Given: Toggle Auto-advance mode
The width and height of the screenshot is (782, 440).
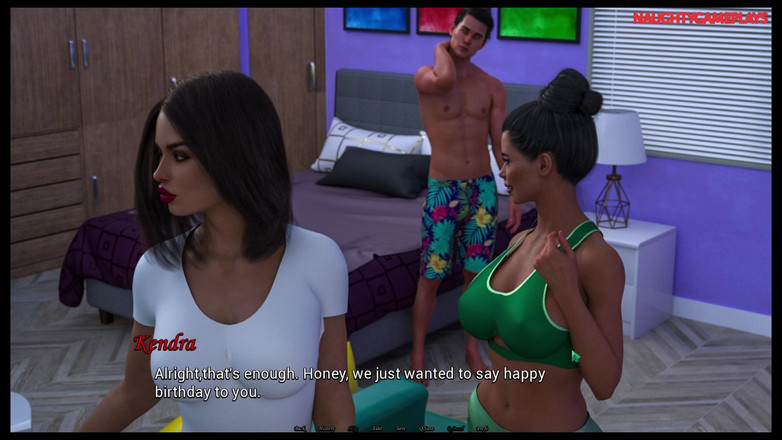Looking at the screenshot, I should [x=377, y=429].
